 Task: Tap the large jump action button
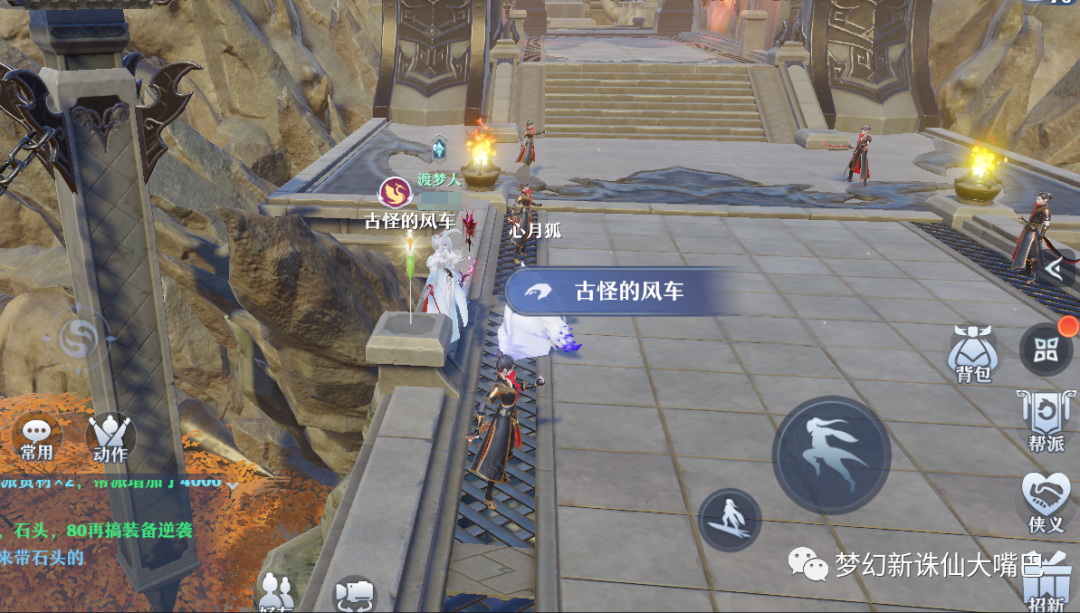831,455
